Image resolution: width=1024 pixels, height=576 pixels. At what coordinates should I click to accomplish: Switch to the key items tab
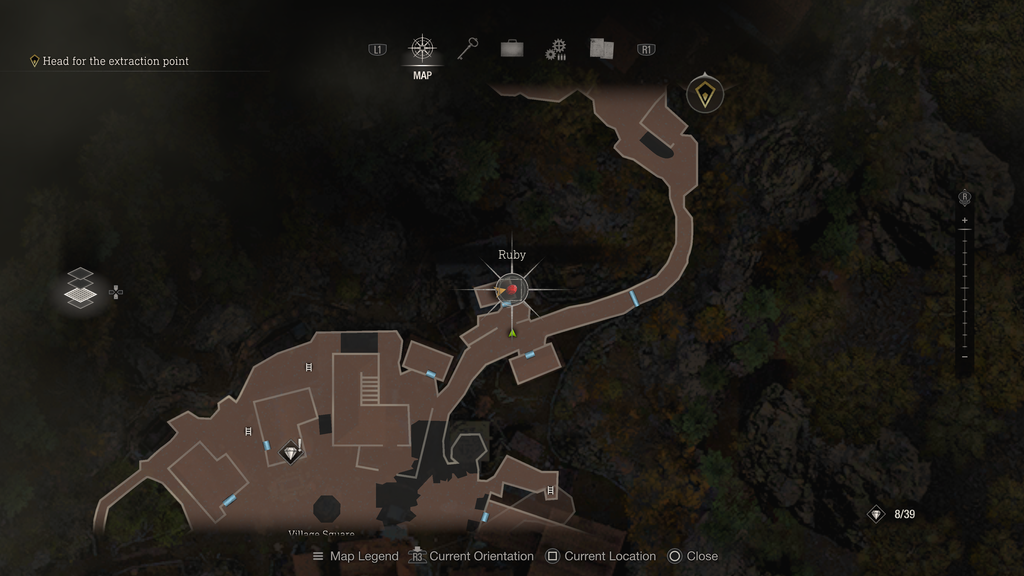tap(468, 48)
